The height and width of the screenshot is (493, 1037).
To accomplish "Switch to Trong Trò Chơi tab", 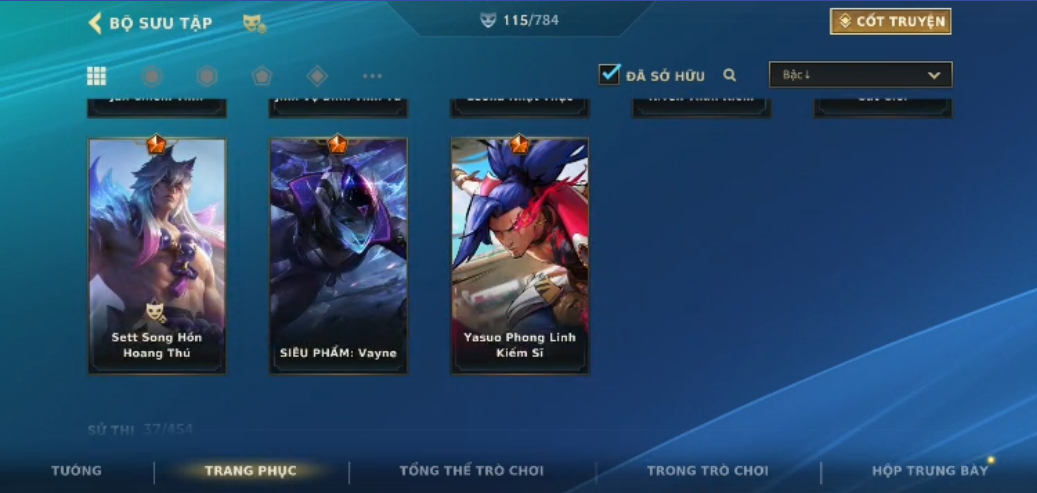I will pyautogui.click(x=707, y=471).
